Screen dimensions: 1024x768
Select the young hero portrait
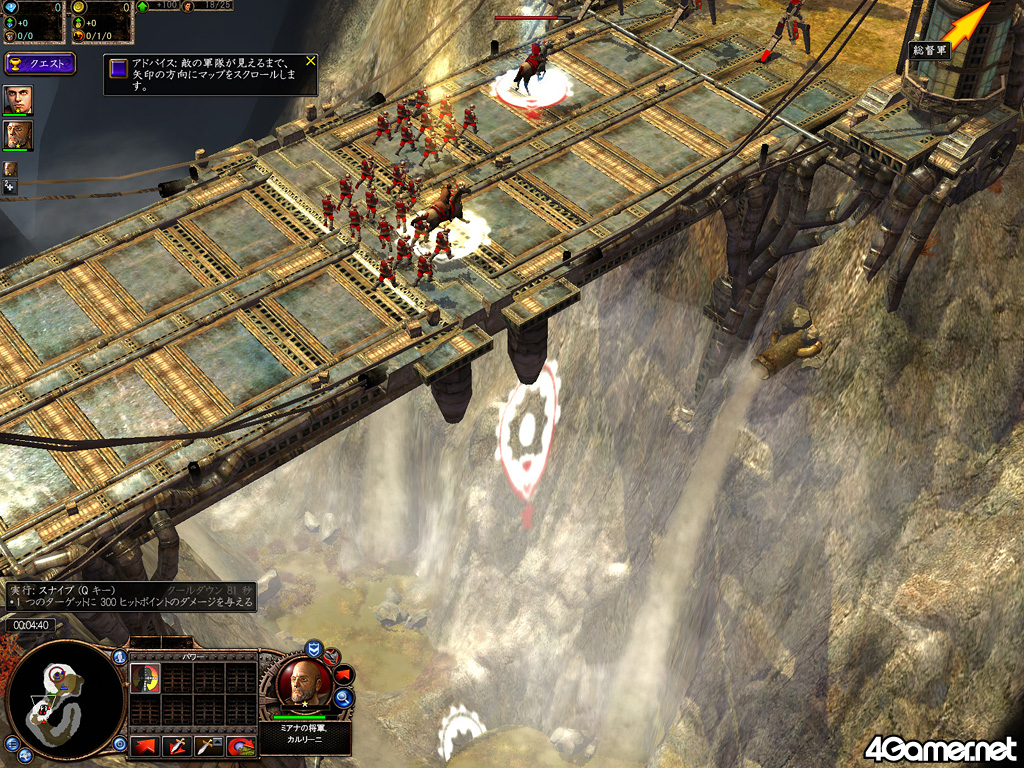(x=18, y=99)
